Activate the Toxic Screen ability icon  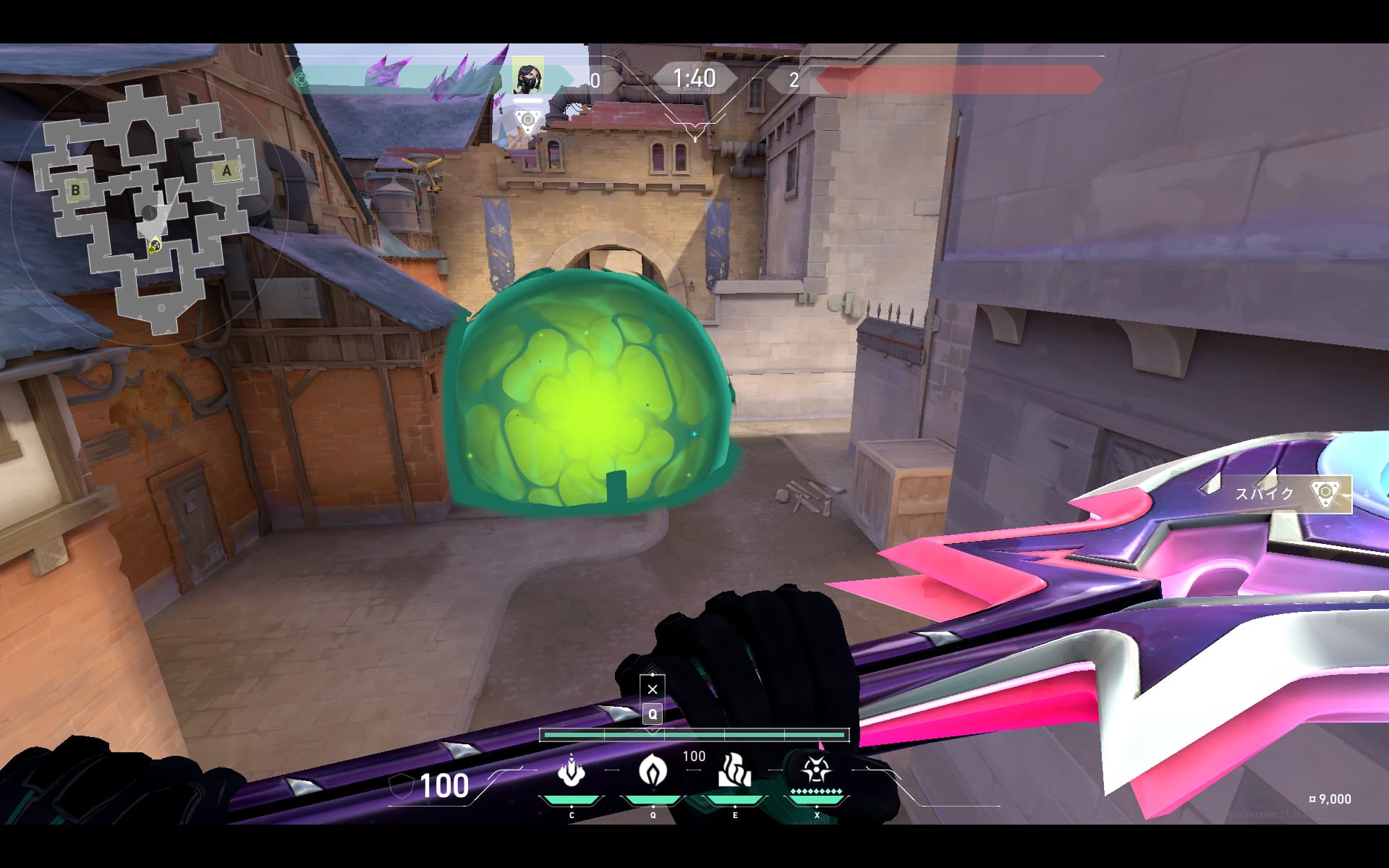tap(734, 771)
